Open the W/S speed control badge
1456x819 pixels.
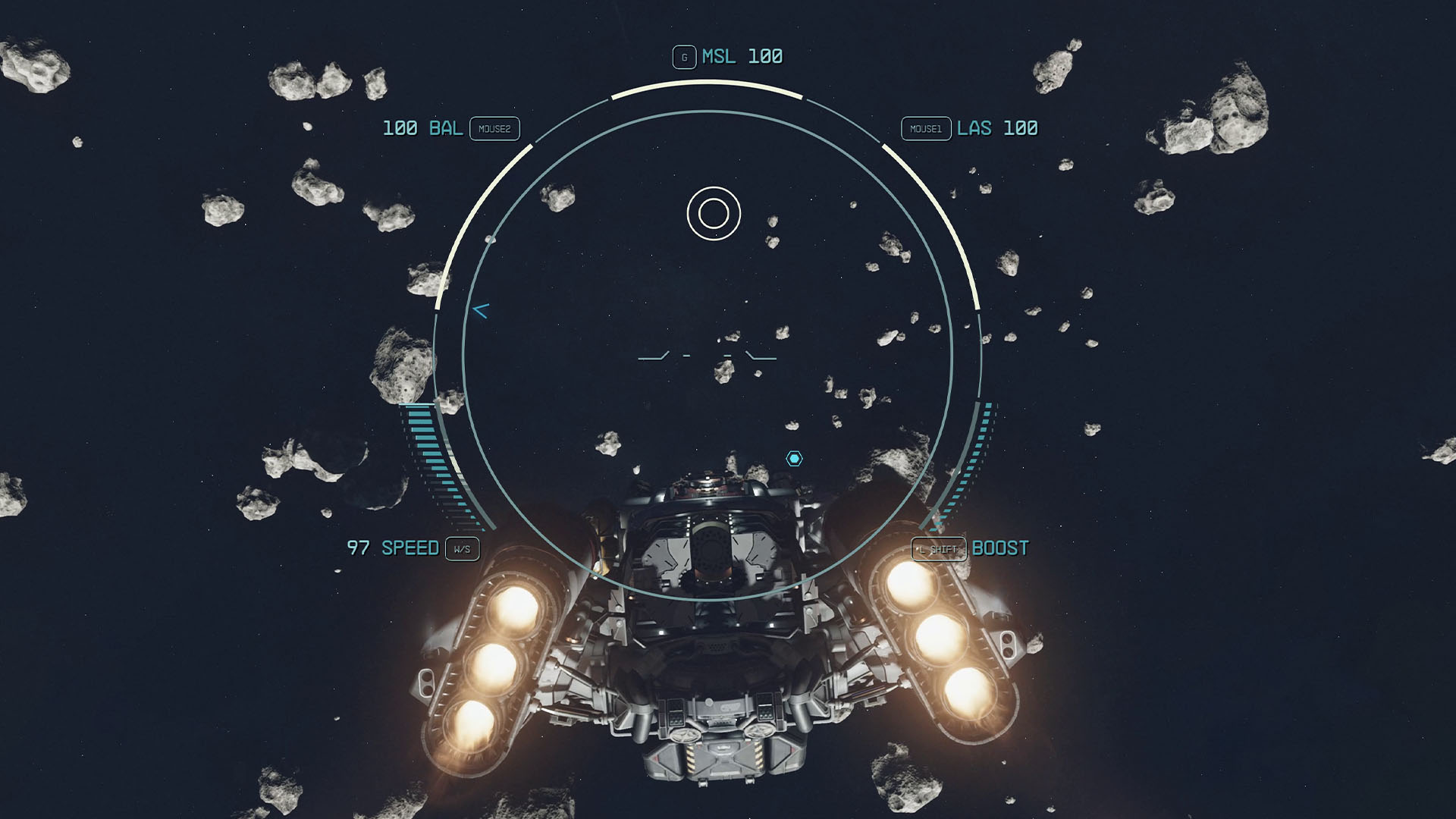[x=463, y=550]
